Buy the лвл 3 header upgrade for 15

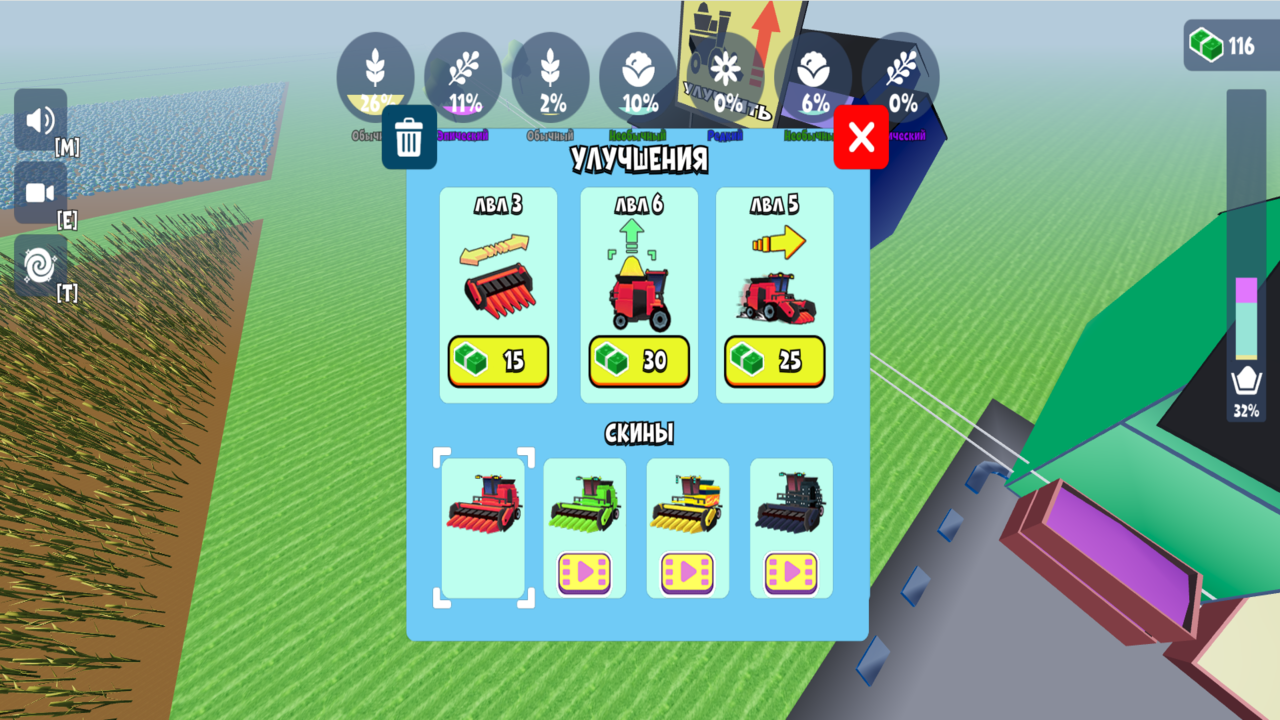[x=498, y=362]
